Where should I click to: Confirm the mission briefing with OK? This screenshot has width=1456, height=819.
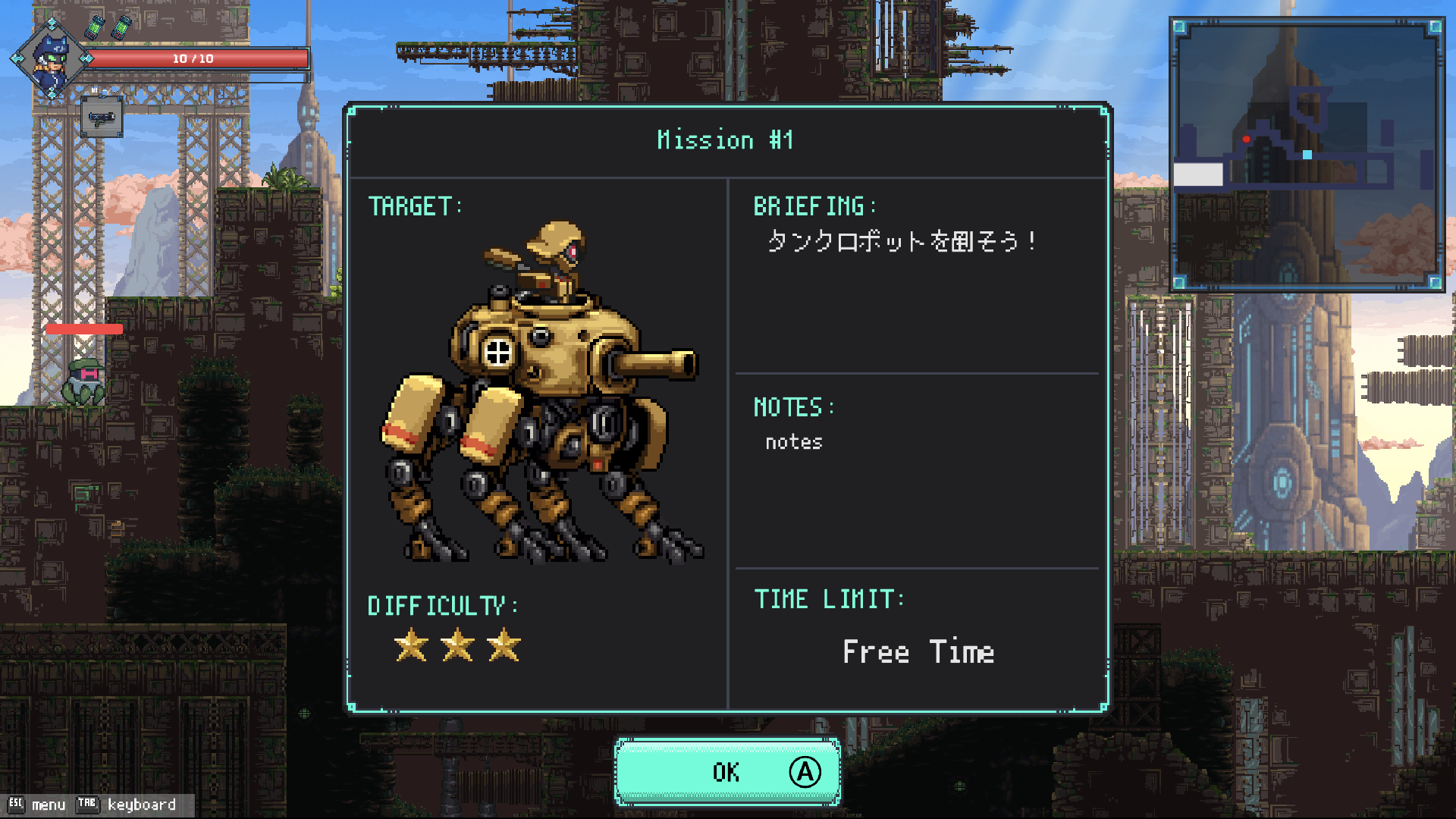[726, 772]
